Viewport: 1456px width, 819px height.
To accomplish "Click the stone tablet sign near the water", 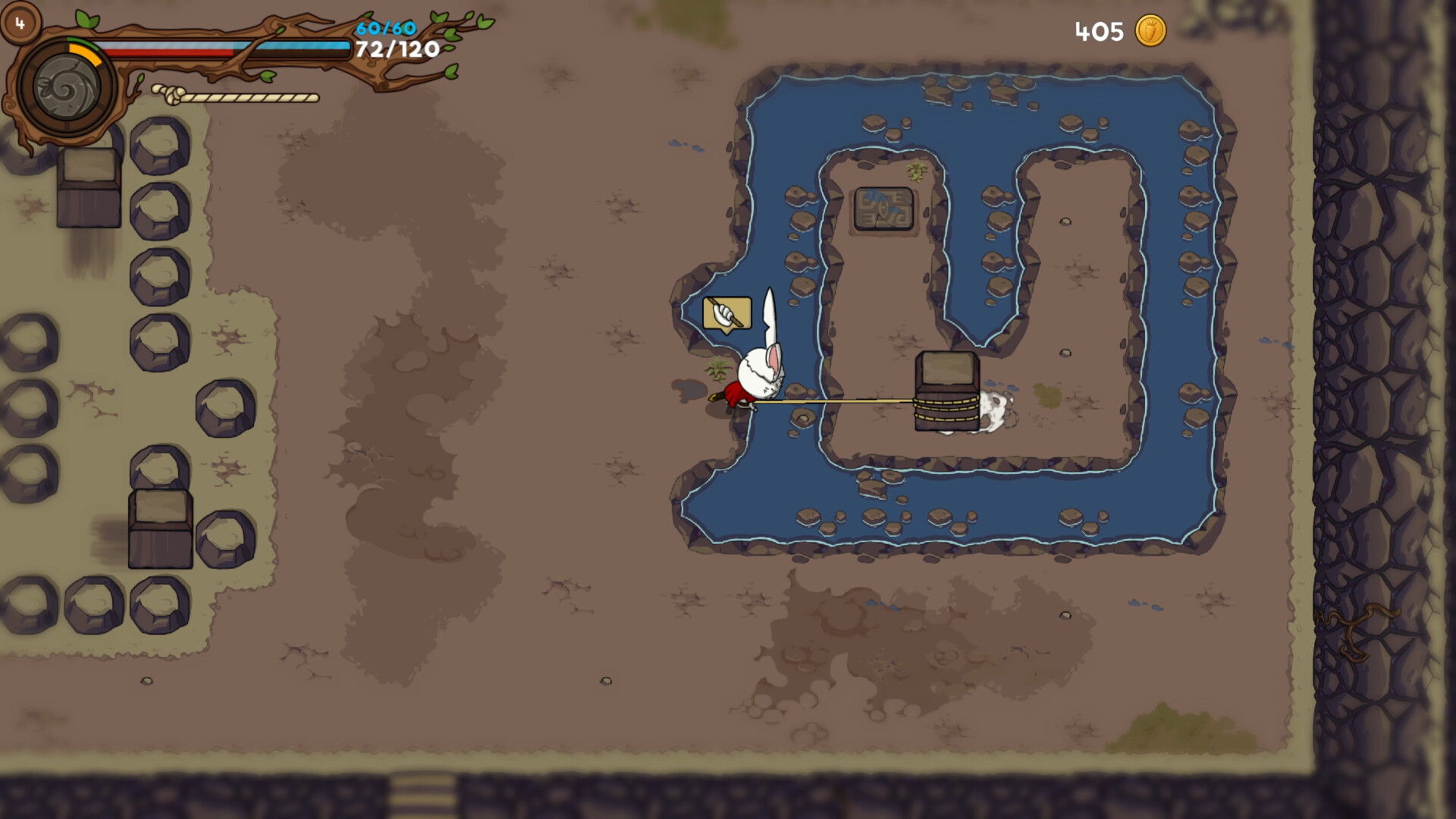I will (886, 209).
